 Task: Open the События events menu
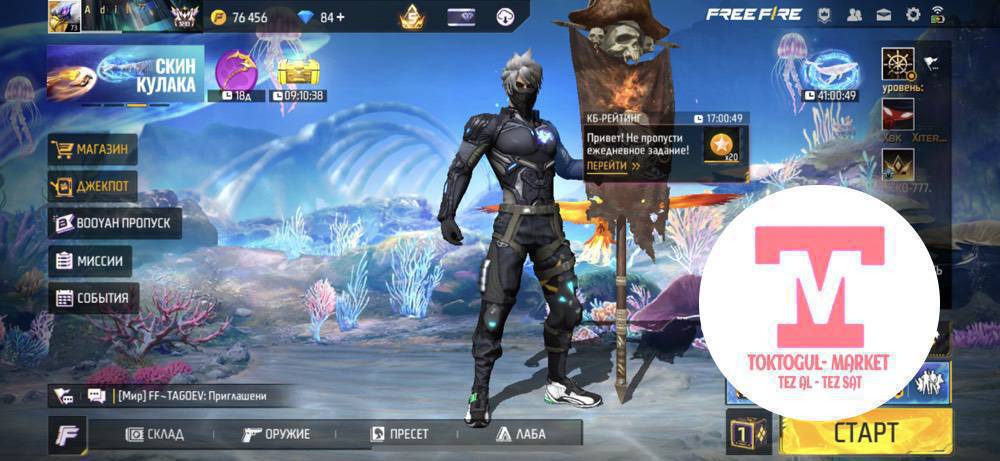tap(93, 298)
